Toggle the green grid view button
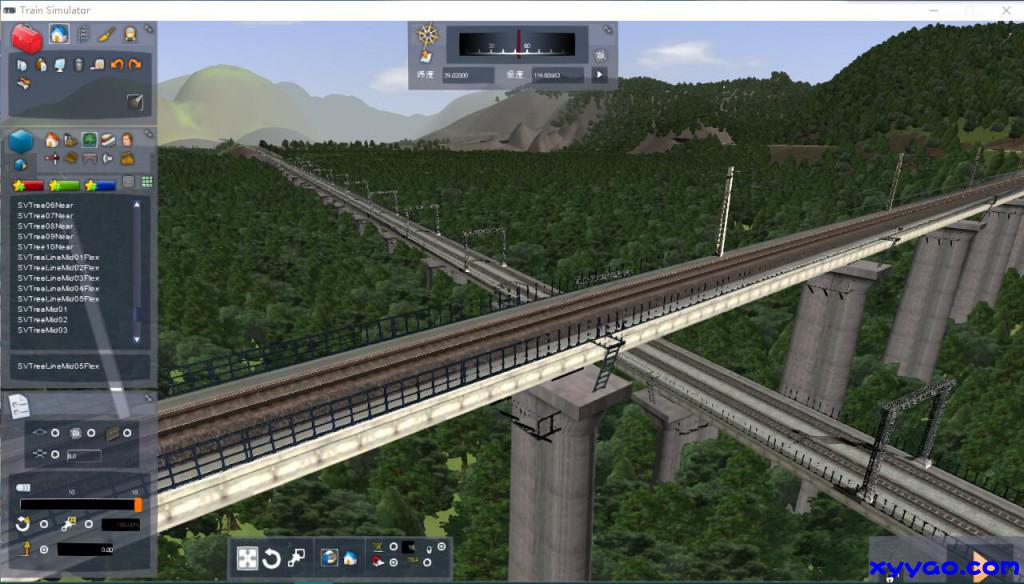Viewport: 1024px width, 584px height. coord(146,182)
